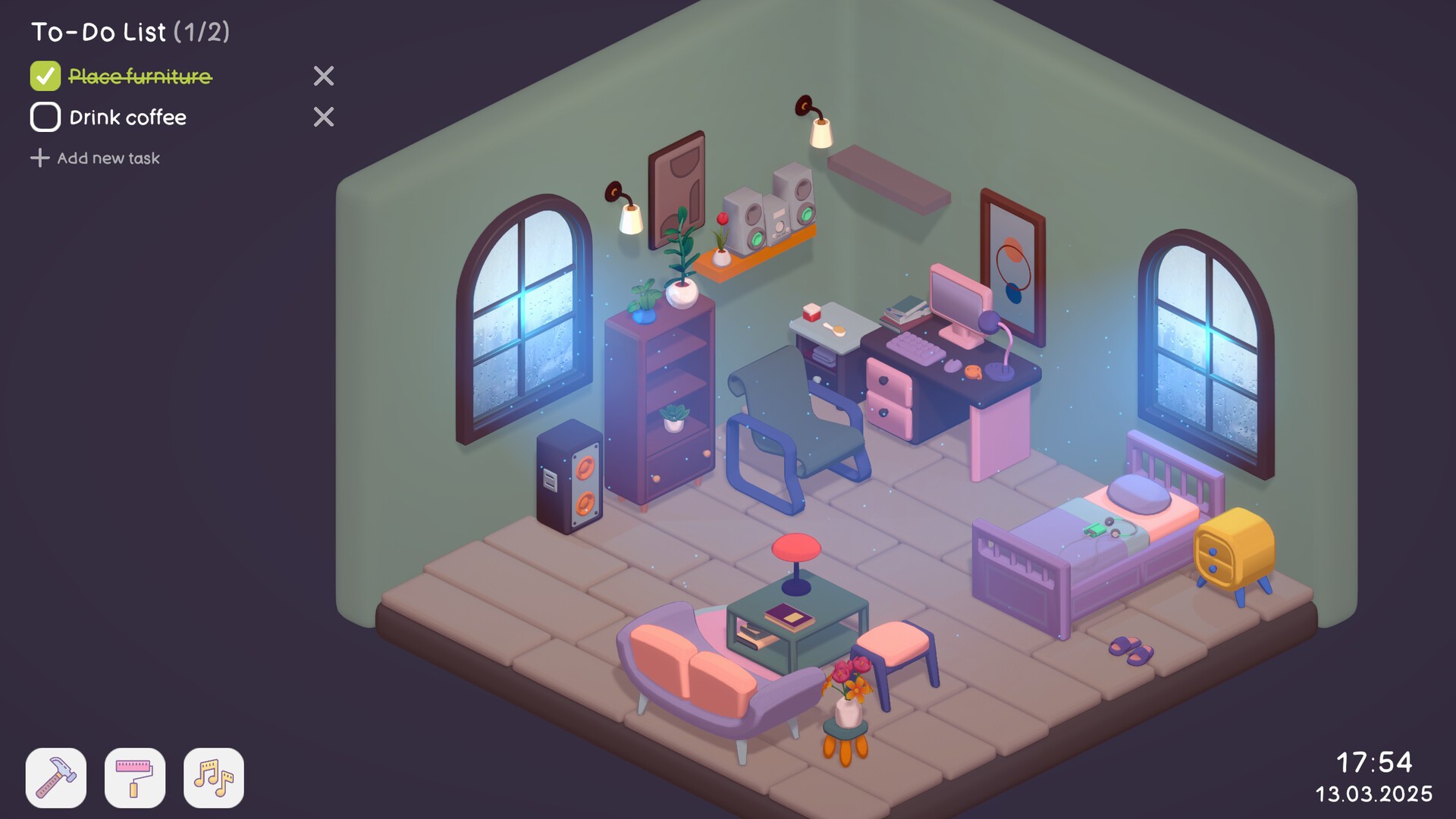Open the music notes sound settings
This screenshot has height=819, width=1456.
coord(213,777)
